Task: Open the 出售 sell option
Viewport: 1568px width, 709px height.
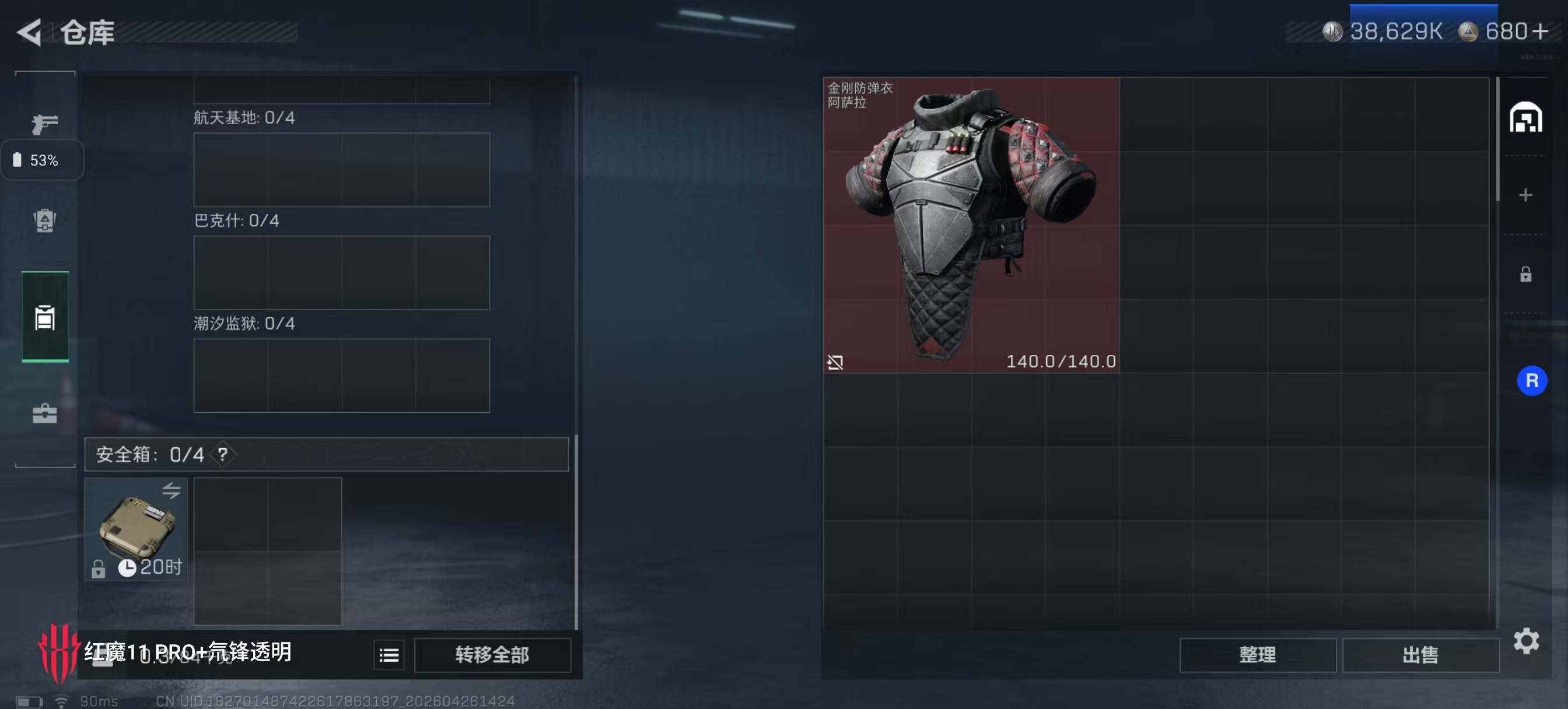Action: 1419,655
